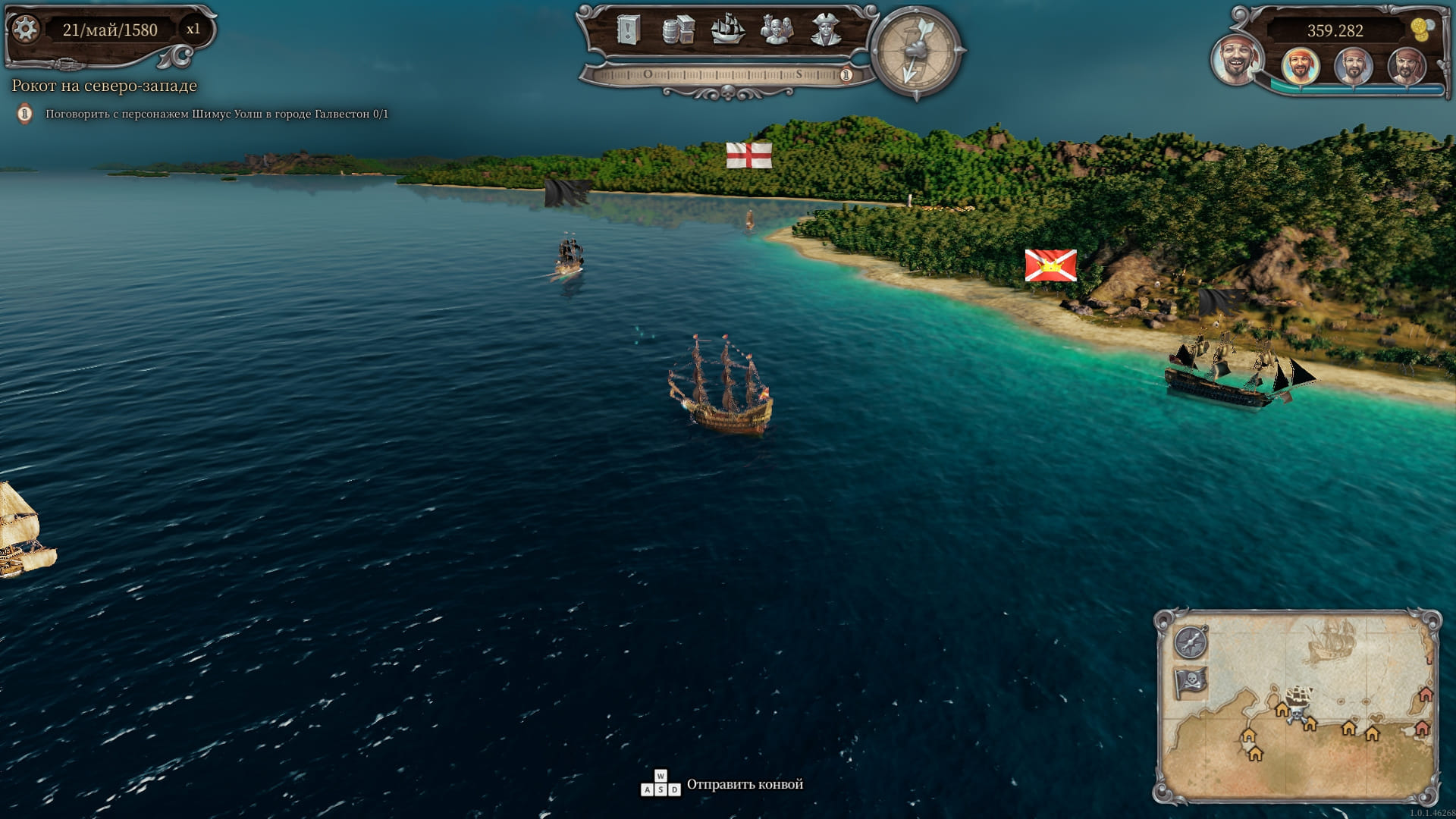This screenshot has width=1456, height=819.
Task: Select the large laughing pirate portrait
Action: coord(1236,59)
